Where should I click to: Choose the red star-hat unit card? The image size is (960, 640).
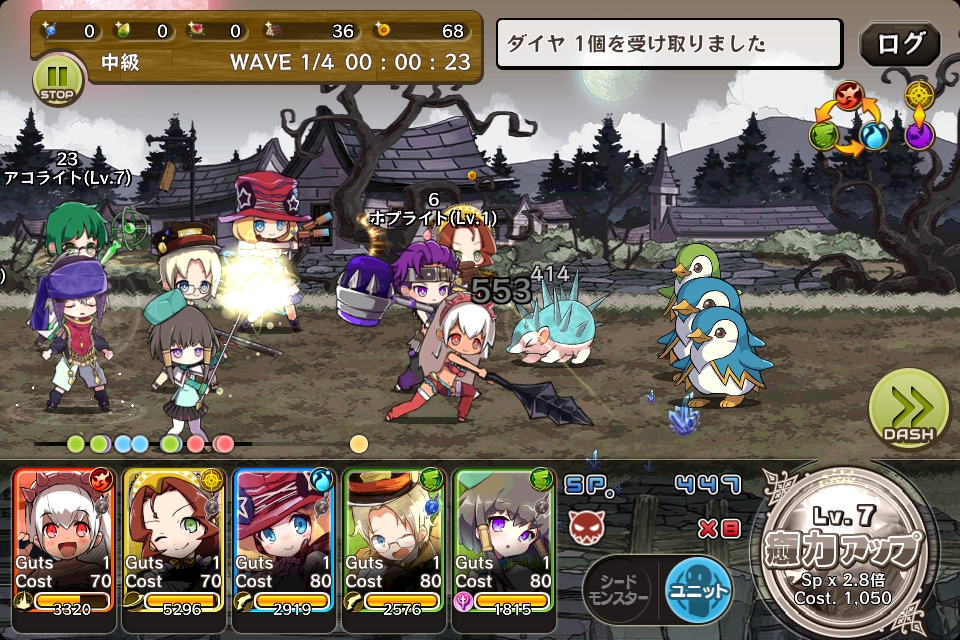[286, 538]
